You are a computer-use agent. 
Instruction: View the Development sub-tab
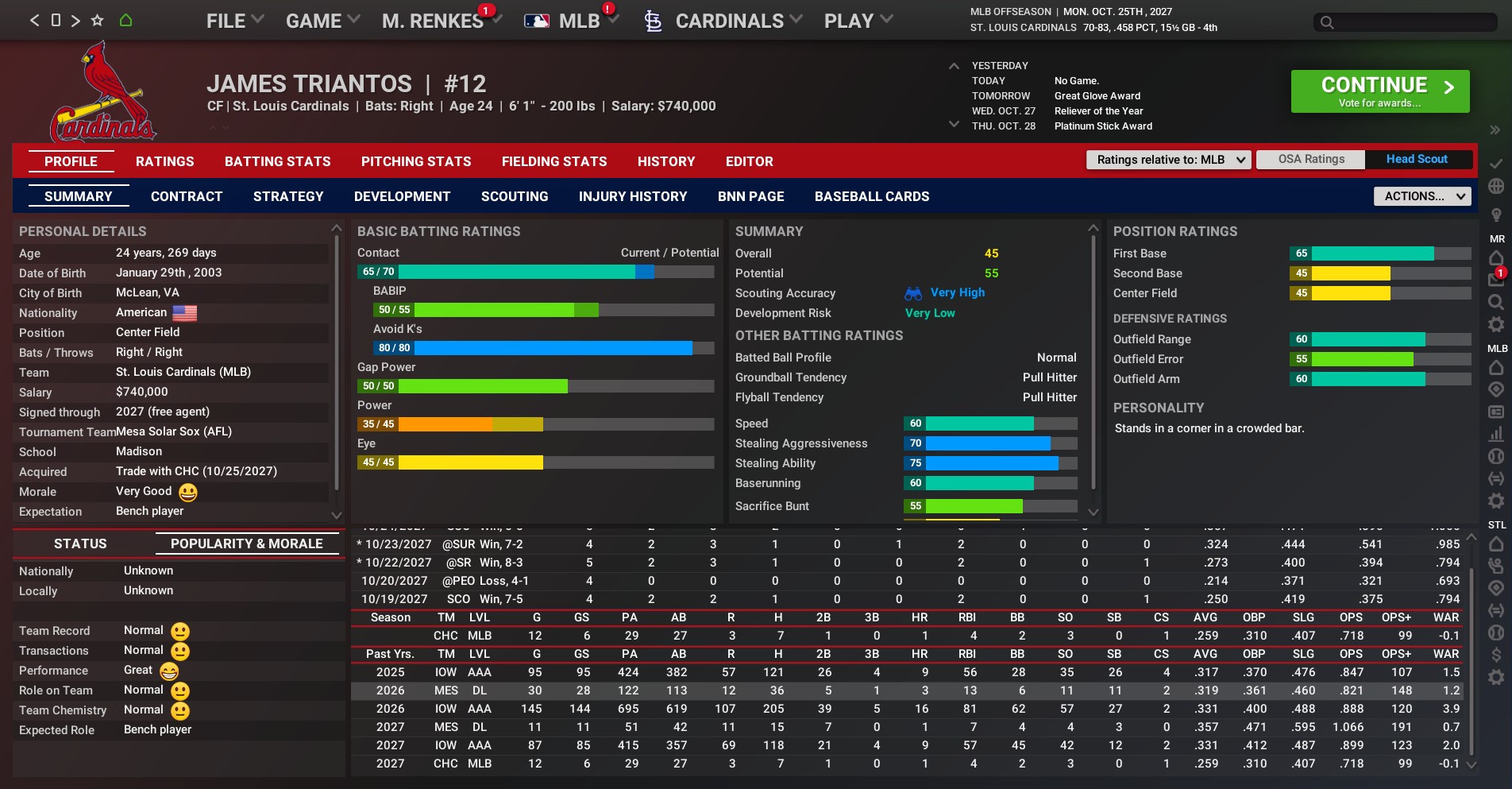point(402,196)
